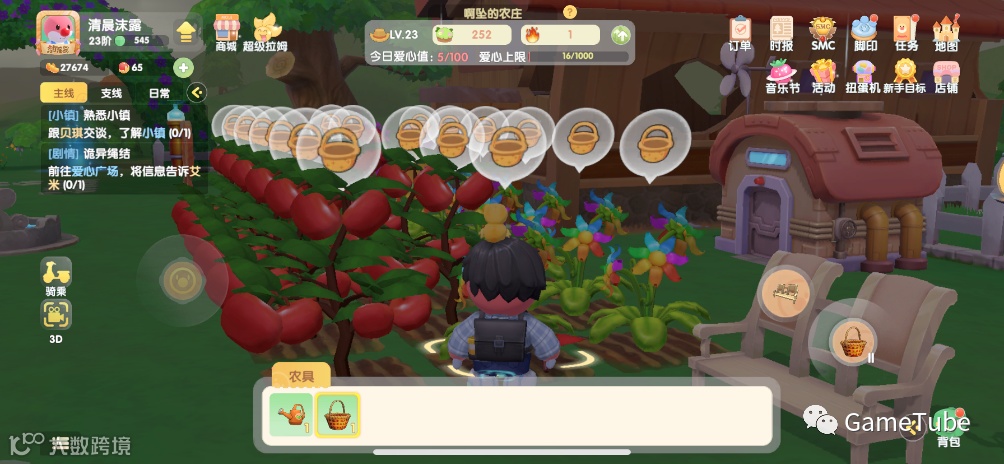Viewport: 1004px width, 464px height.
Task: Add currency with the green plus button
Action: pos(183,68)
